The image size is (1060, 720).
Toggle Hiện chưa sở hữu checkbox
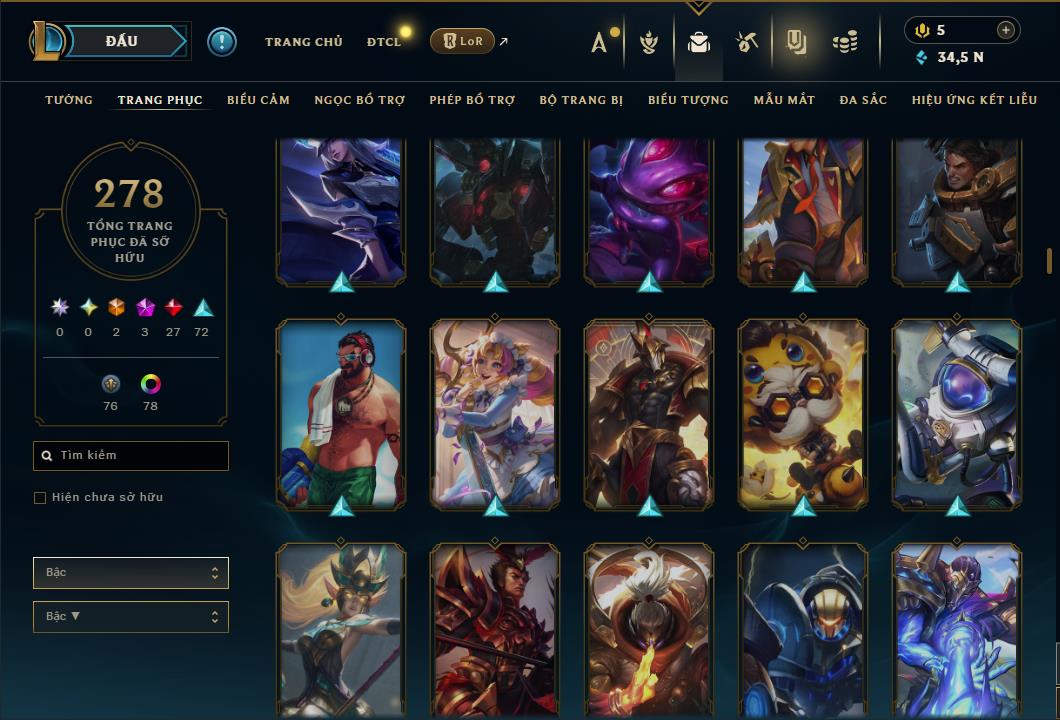click(40, 498)
